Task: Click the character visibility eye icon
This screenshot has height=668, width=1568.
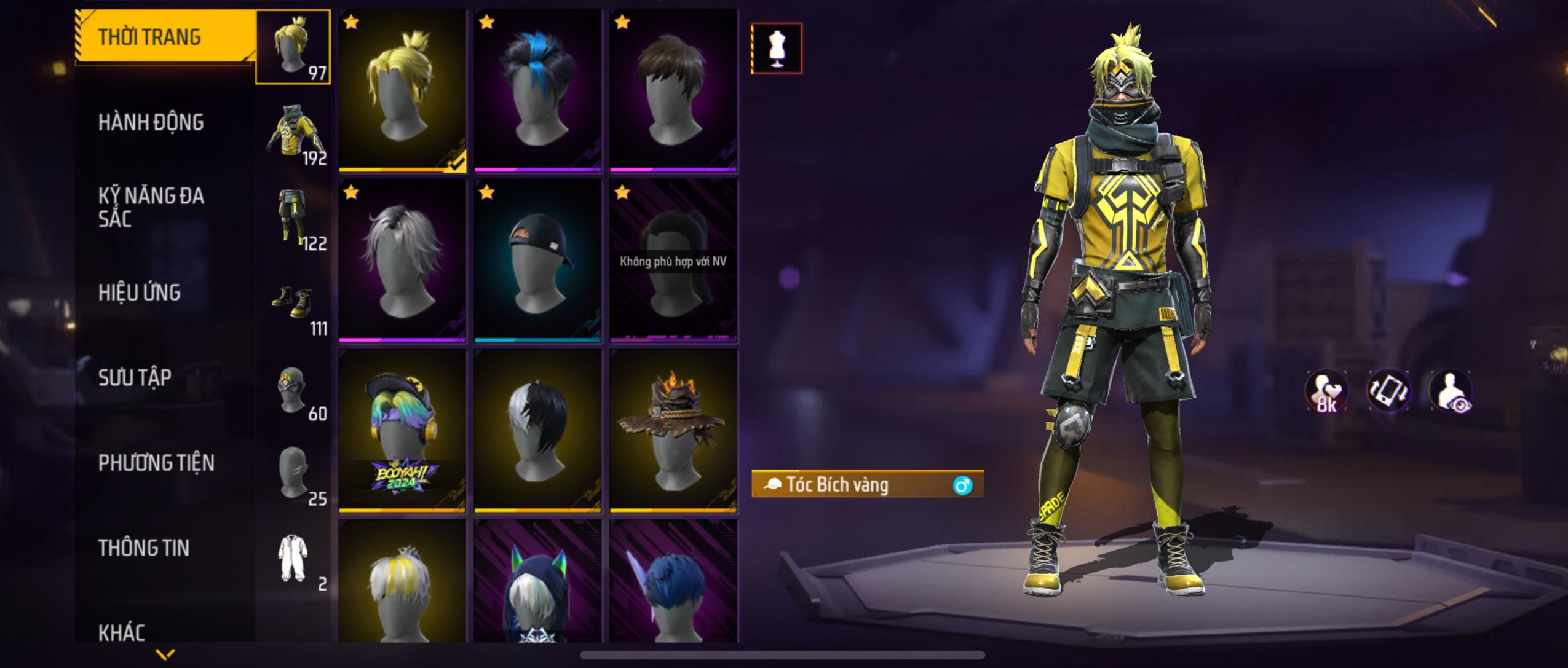Action: pyautogui.click(x=1451, y=391)
